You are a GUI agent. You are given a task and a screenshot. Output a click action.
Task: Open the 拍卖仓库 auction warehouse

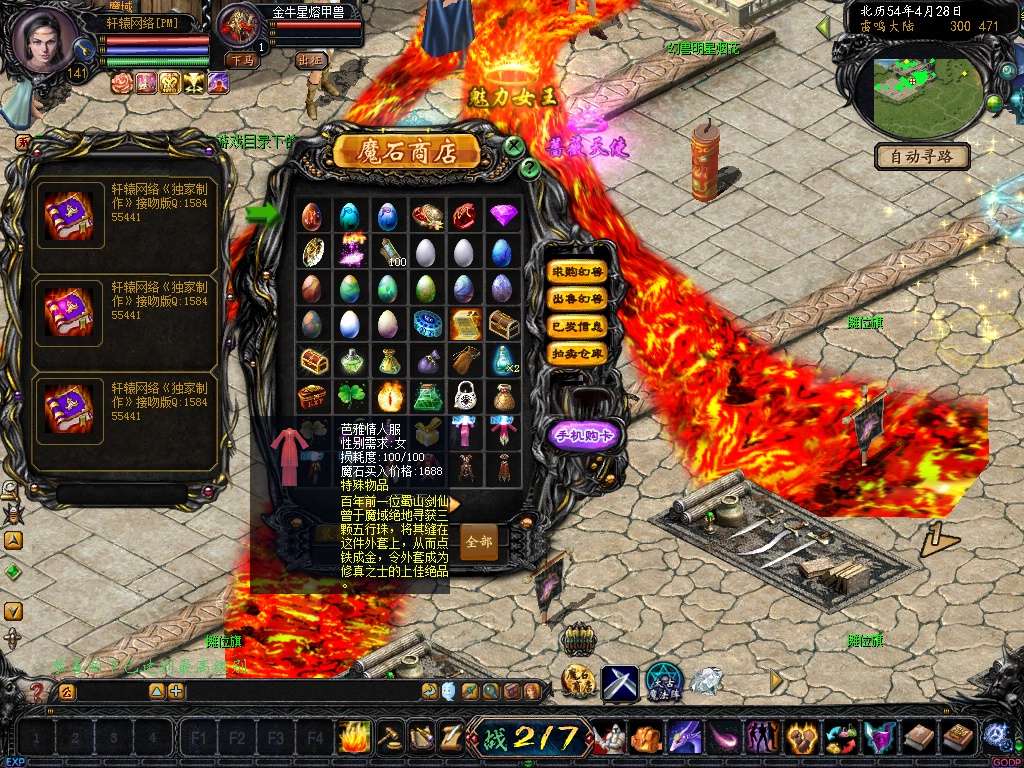coord(577,353)
